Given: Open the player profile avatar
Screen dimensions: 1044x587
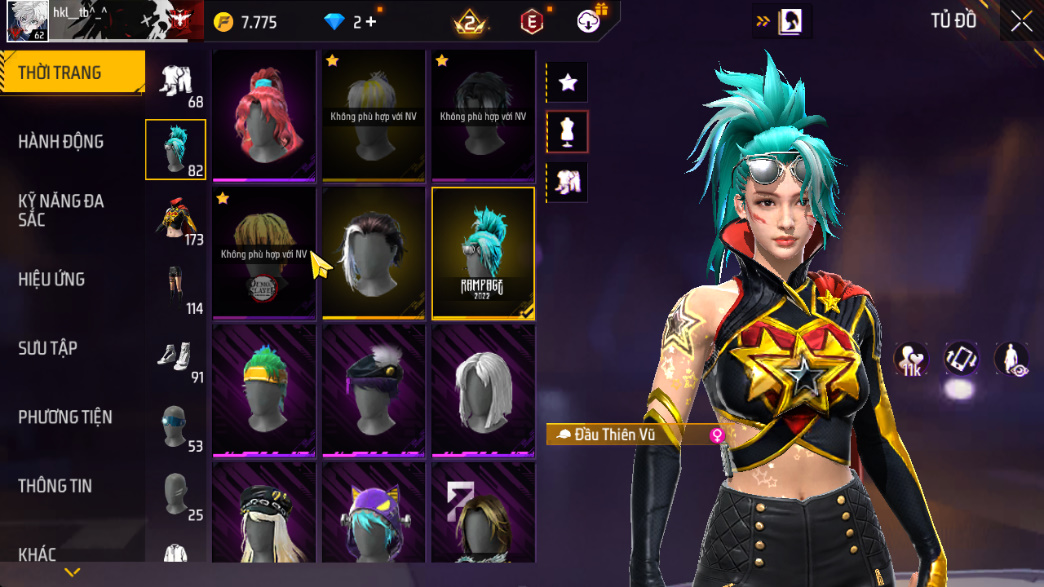Looking at the screenshot, I should click(27, 21).
